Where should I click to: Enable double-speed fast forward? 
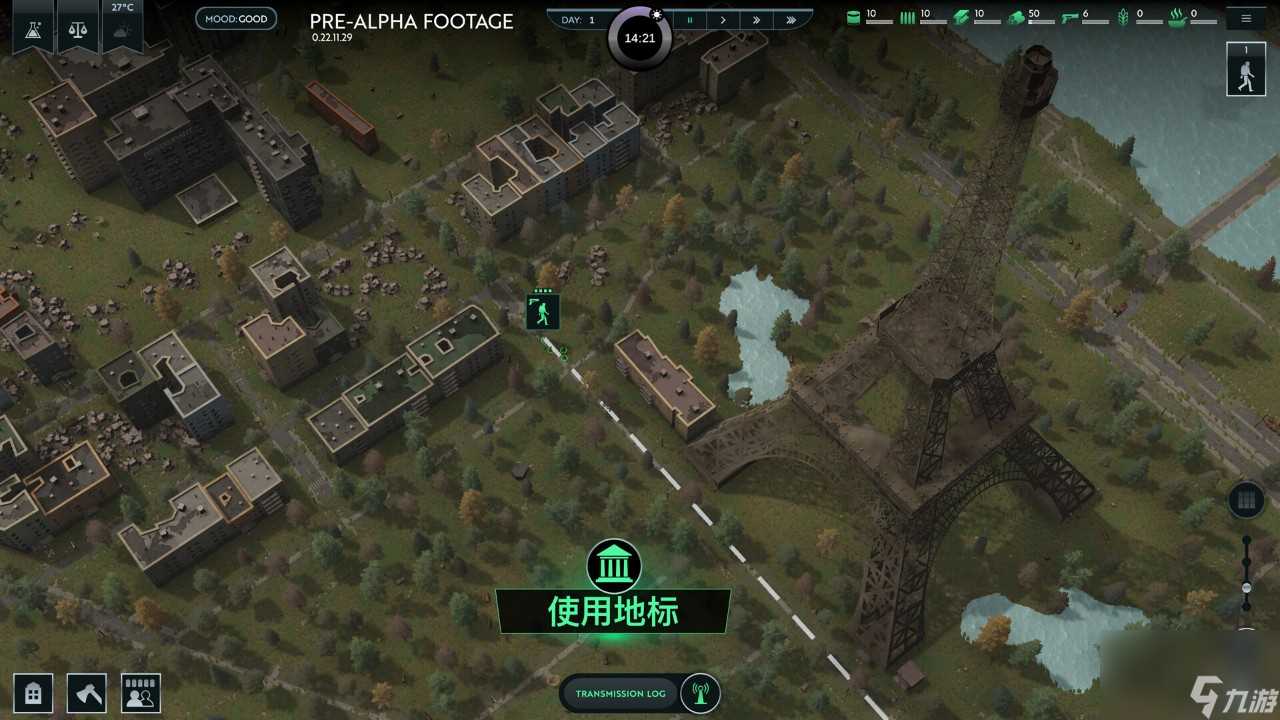[757, 20]
